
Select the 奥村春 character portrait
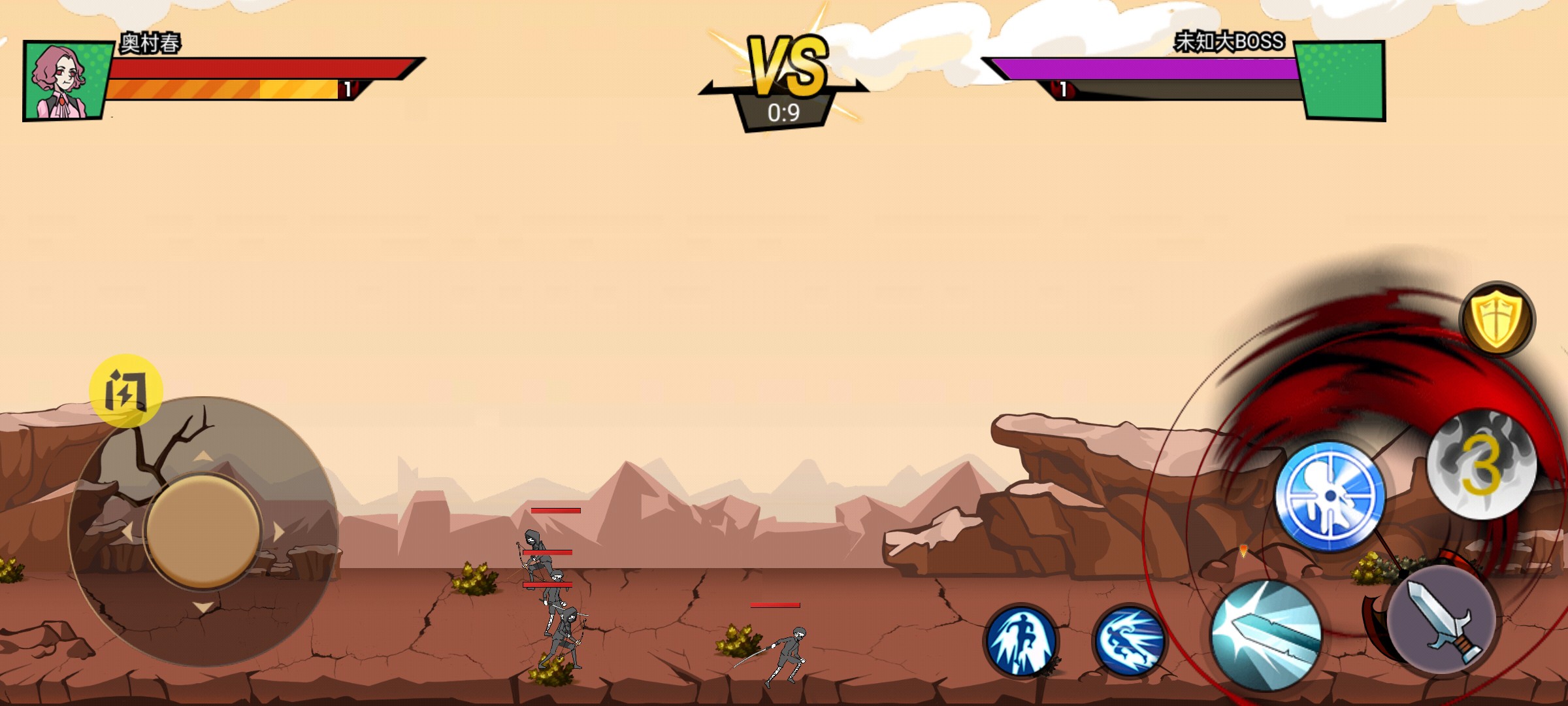point(65,81)
